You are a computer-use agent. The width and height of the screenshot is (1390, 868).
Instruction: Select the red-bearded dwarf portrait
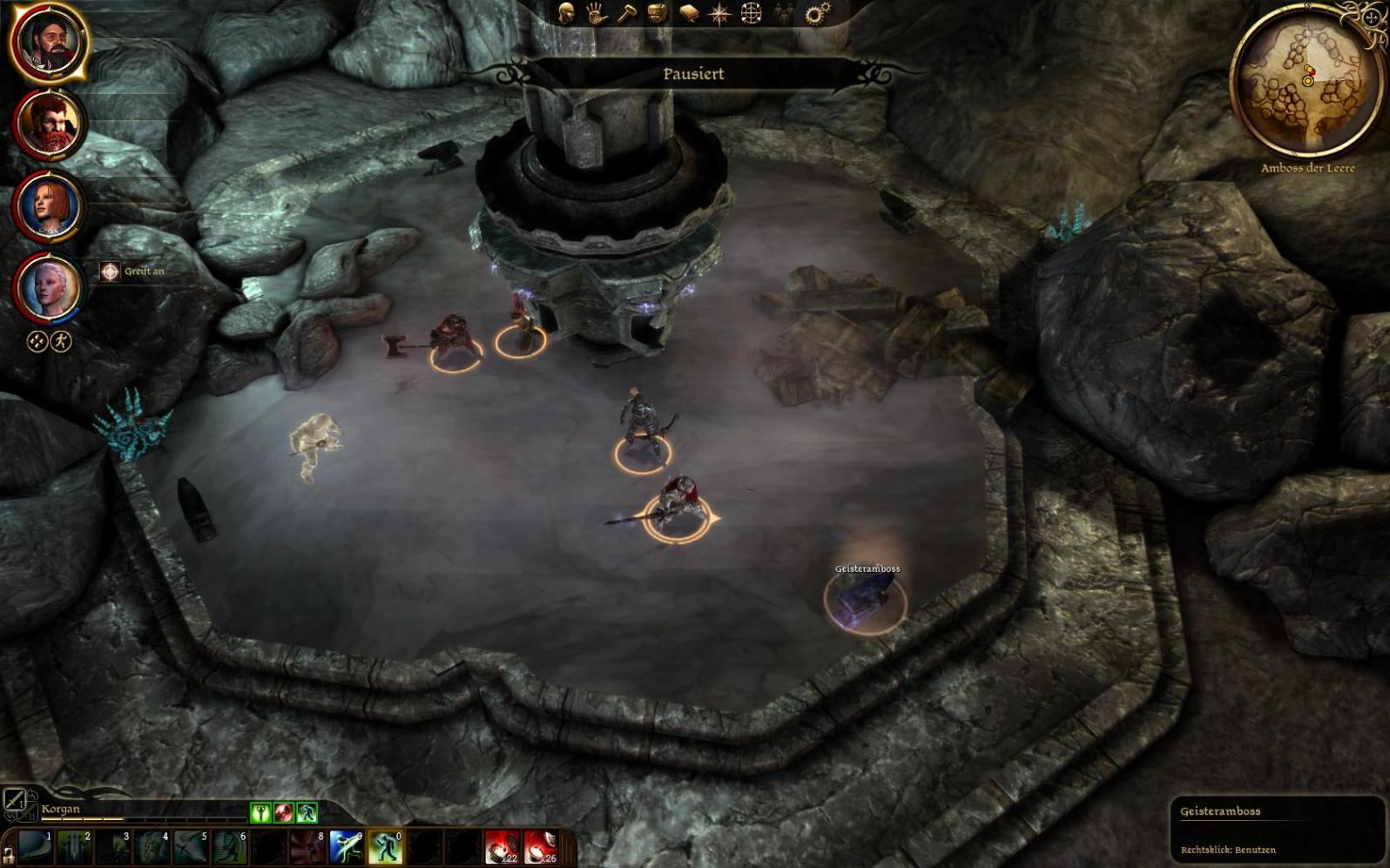pyautogui.click(x=49, y=124)
